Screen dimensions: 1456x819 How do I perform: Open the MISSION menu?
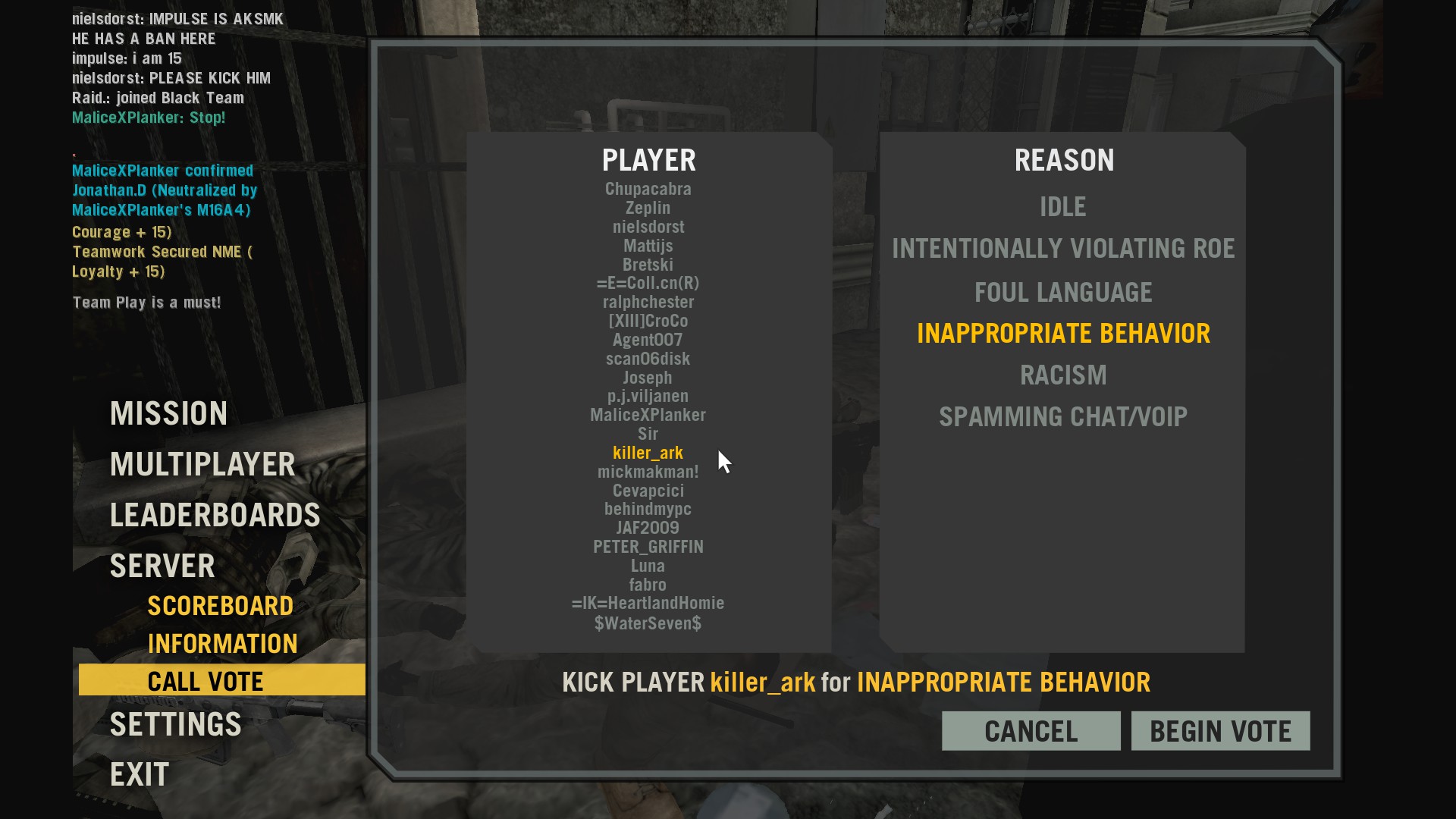(168, 413)
